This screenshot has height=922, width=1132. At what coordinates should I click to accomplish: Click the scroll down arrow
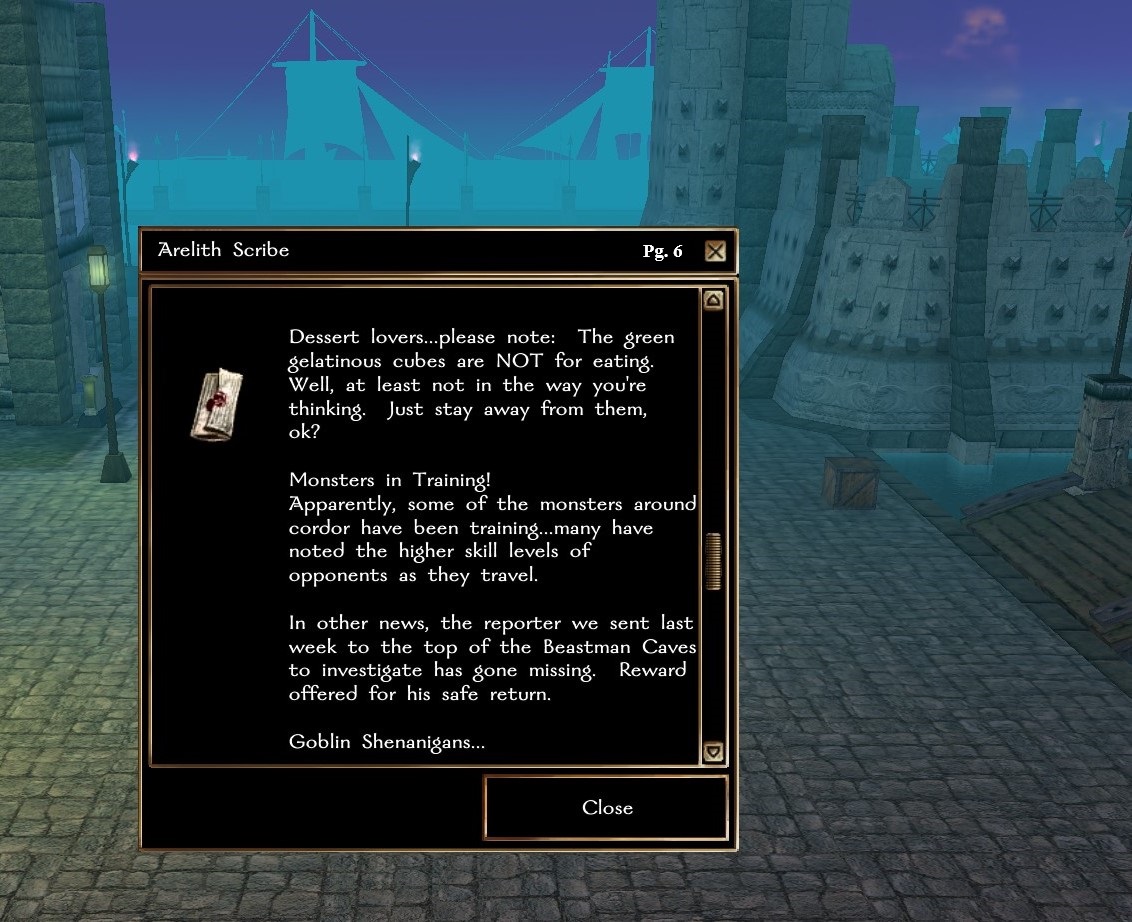click(713, 752)
